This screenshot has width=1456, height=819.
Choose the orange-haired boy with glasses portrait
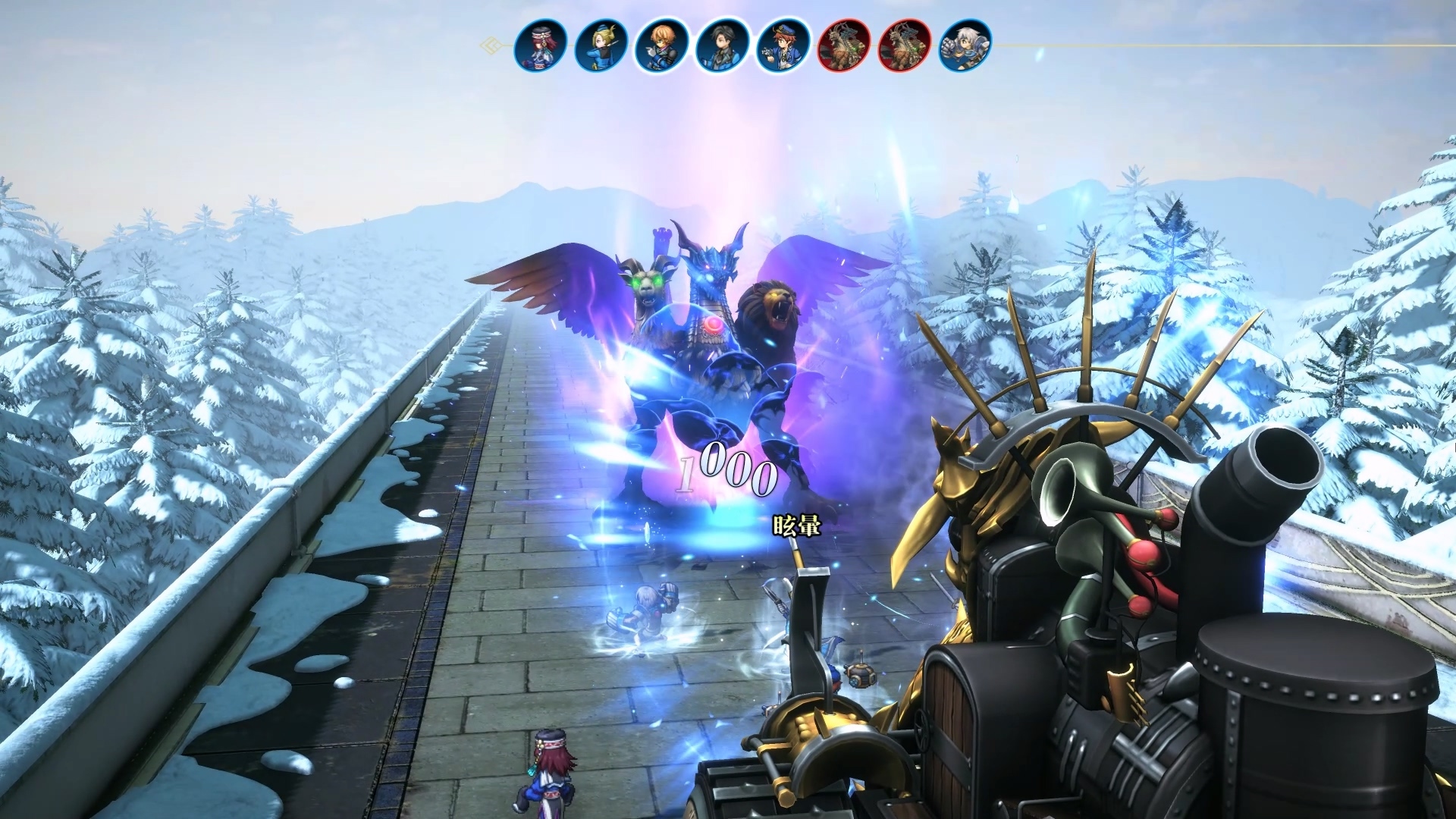(x=661, y=45)
